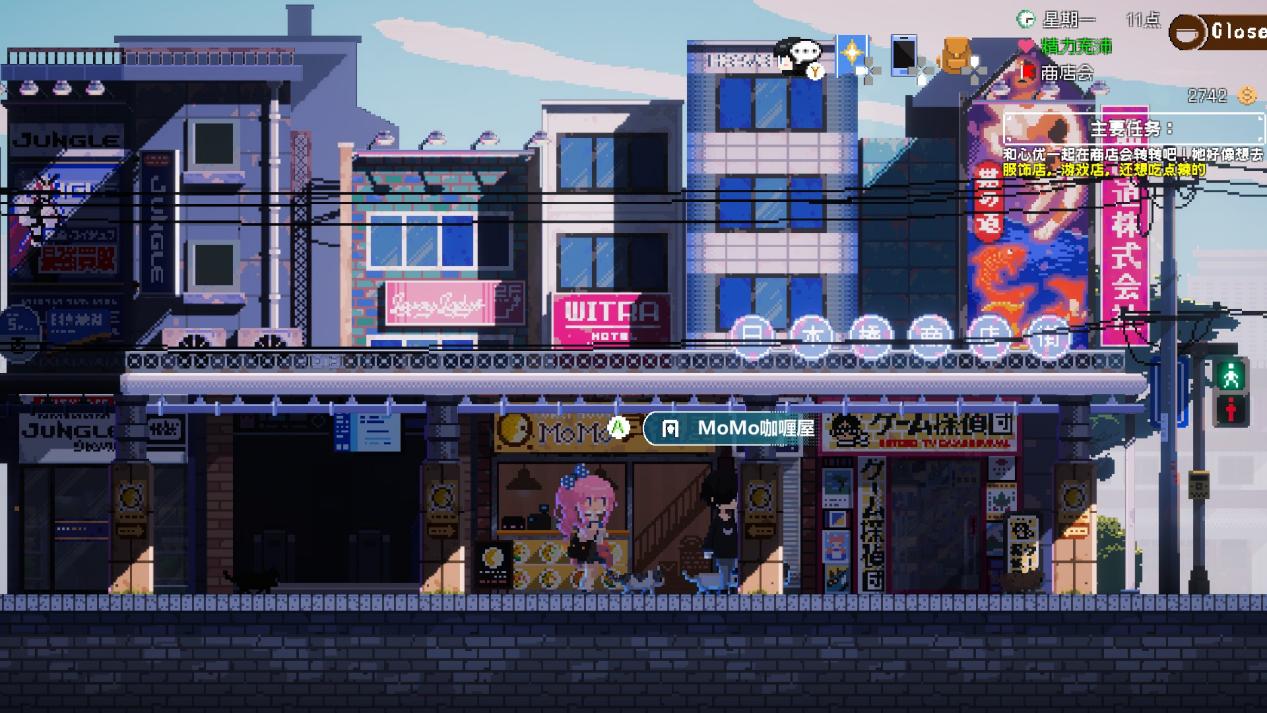Expand the 主要任务 main quest tracker

point(1133,129)
